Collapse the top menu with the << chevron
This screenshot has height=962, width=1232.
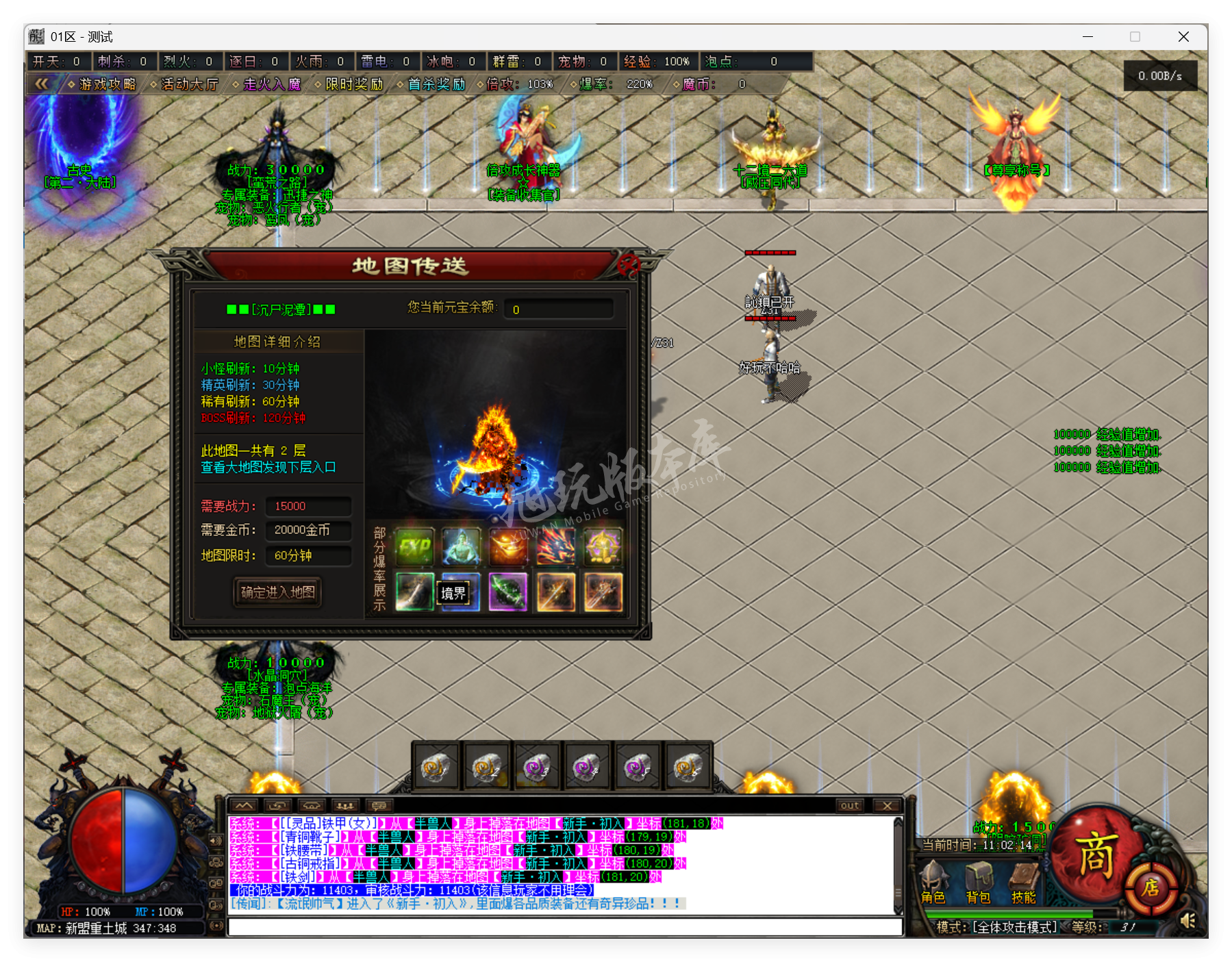pos(42,84)
